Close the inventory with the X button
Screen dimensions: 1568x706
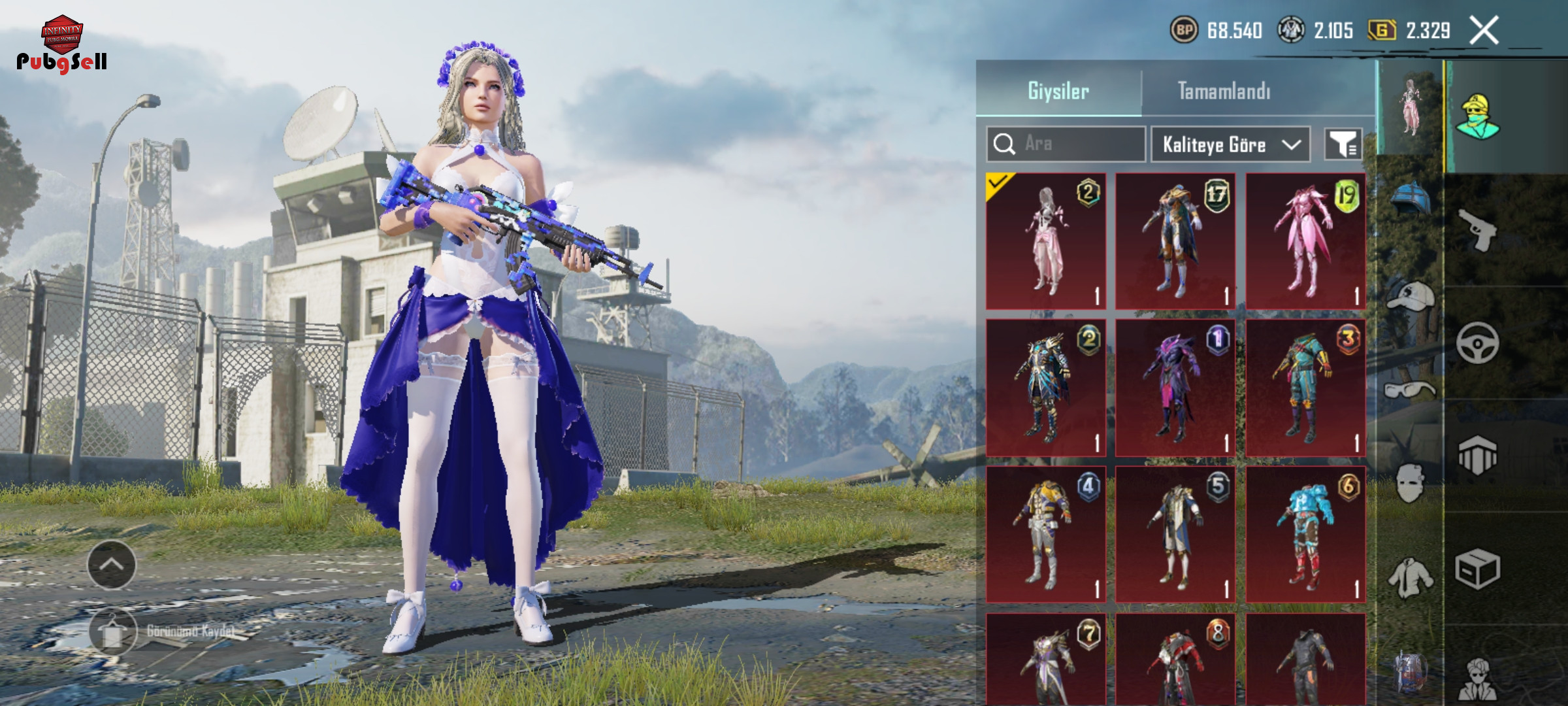point(1484,31)
